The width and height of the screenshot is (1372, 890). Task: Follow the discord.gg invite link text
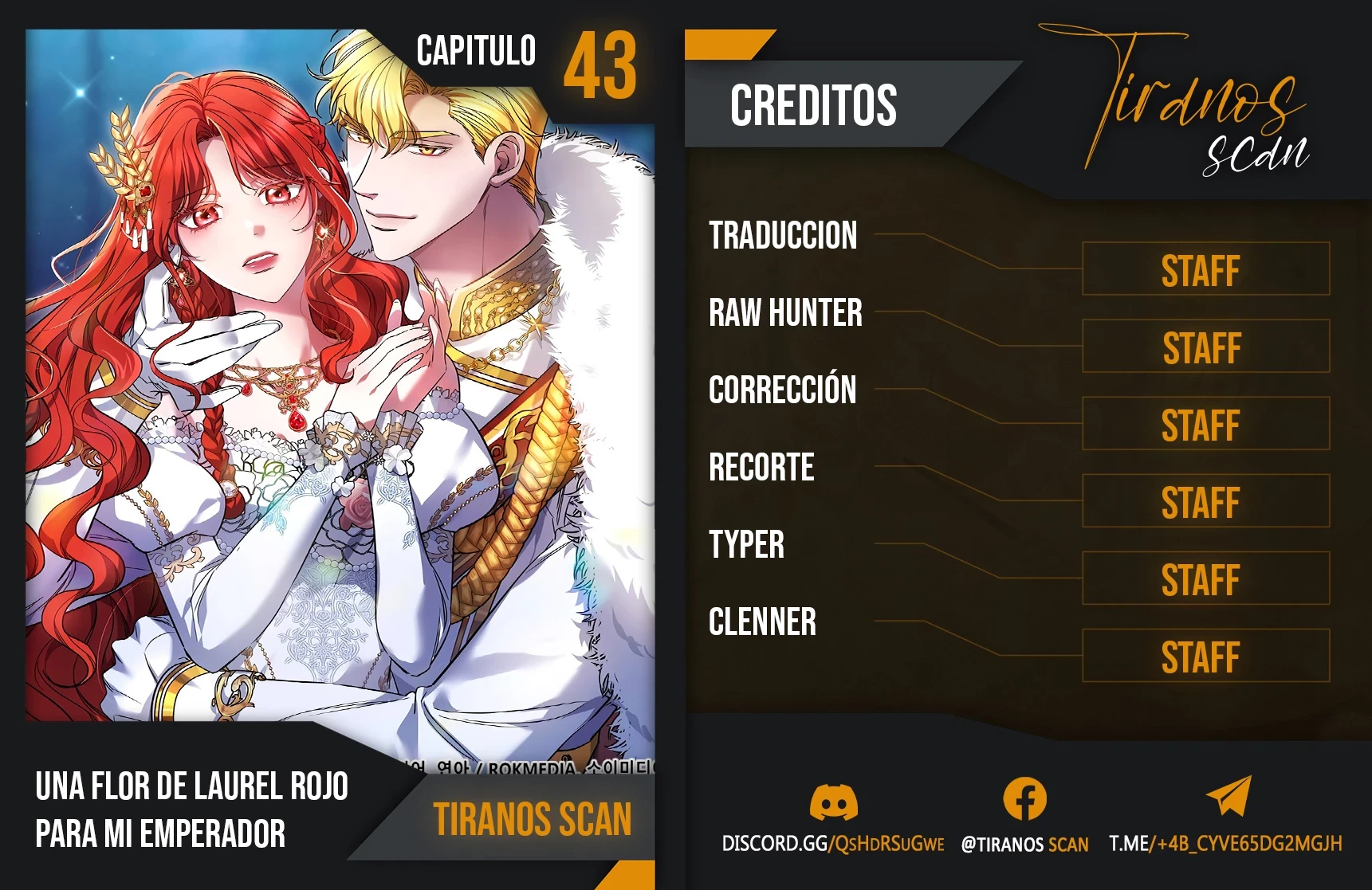coord(832,844)
